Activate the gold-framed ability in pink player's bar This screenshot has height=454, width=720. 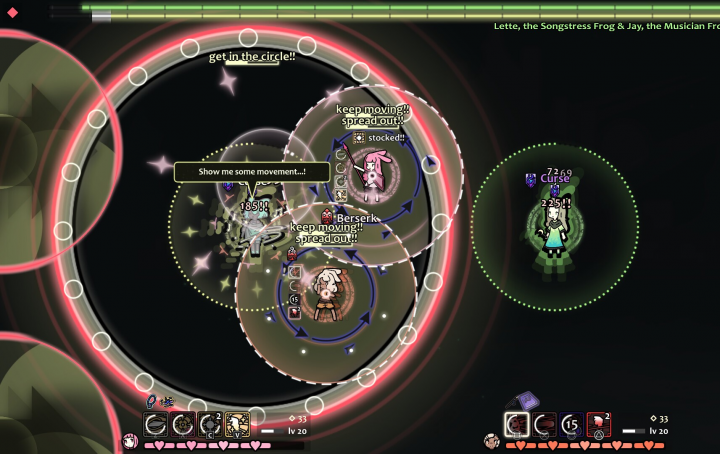(238, 424)
